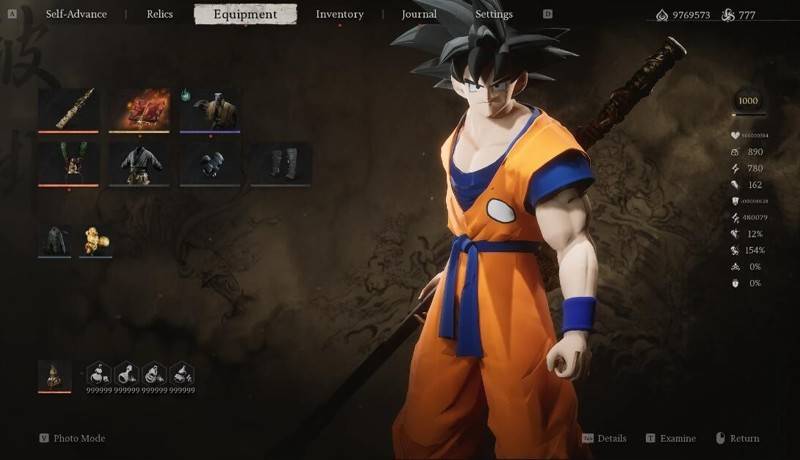Show equipment Details
The height and width of the screenshot is (460, 800).
pos(611,438)
